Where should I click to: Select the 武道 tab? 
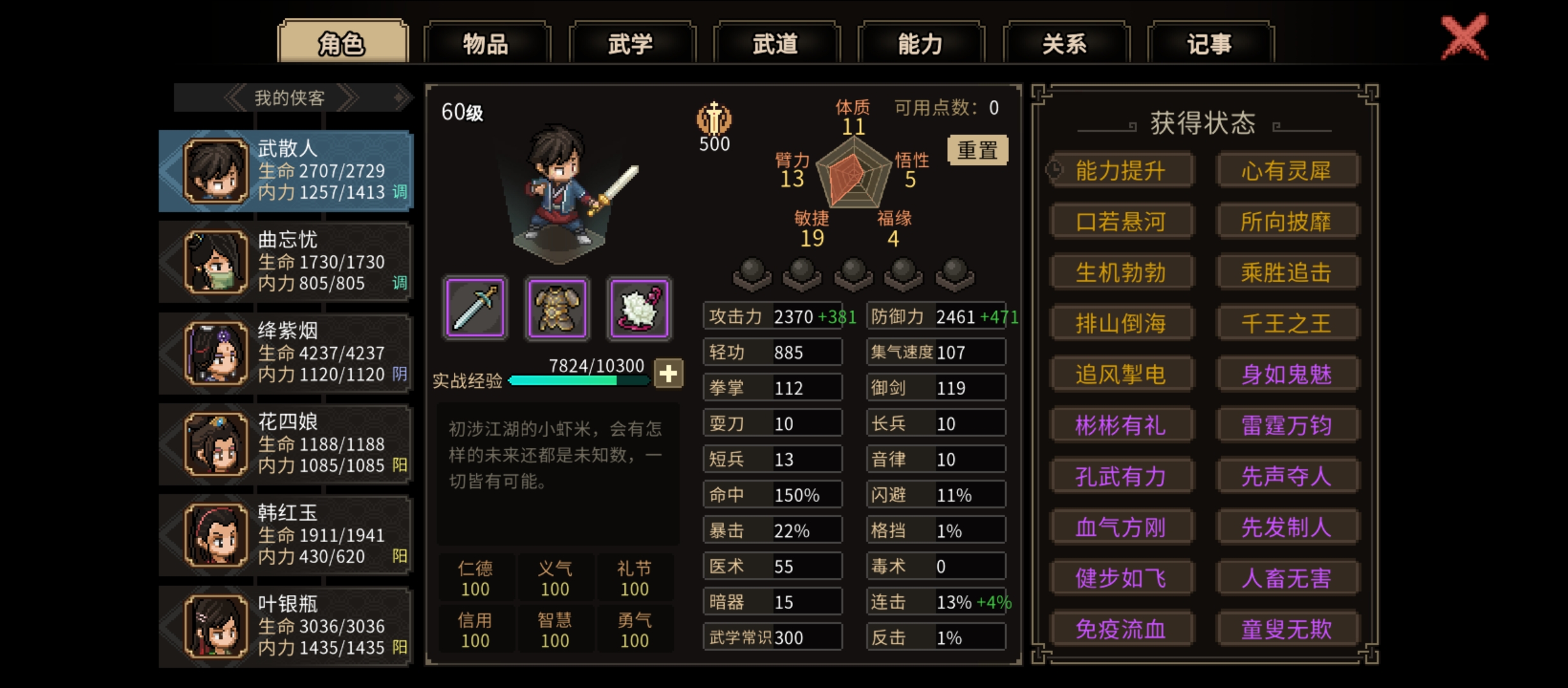click(775, 43)
